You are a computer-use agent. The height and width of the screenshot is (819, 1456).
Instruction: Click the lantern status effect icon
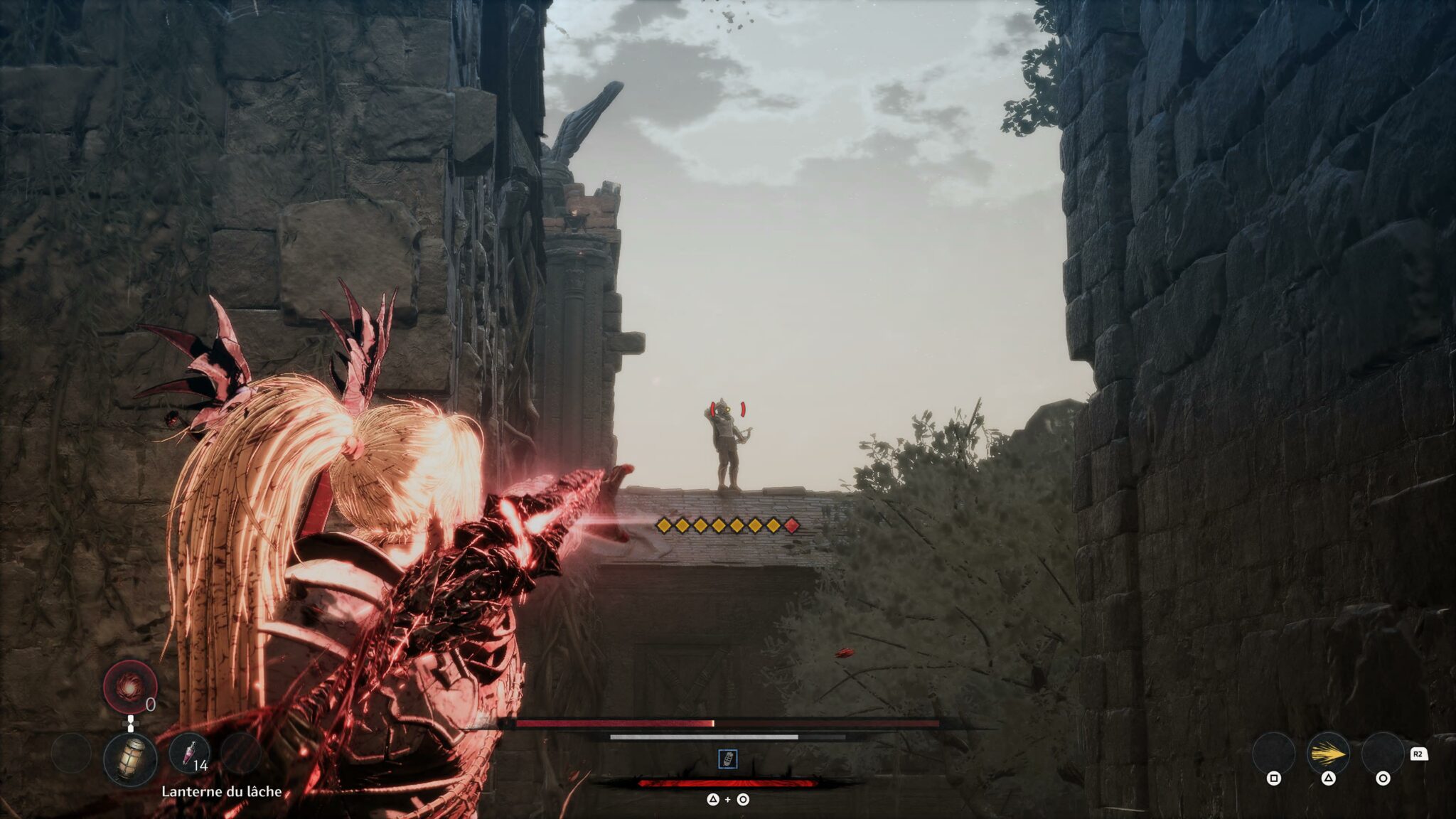tap(727, 759)
